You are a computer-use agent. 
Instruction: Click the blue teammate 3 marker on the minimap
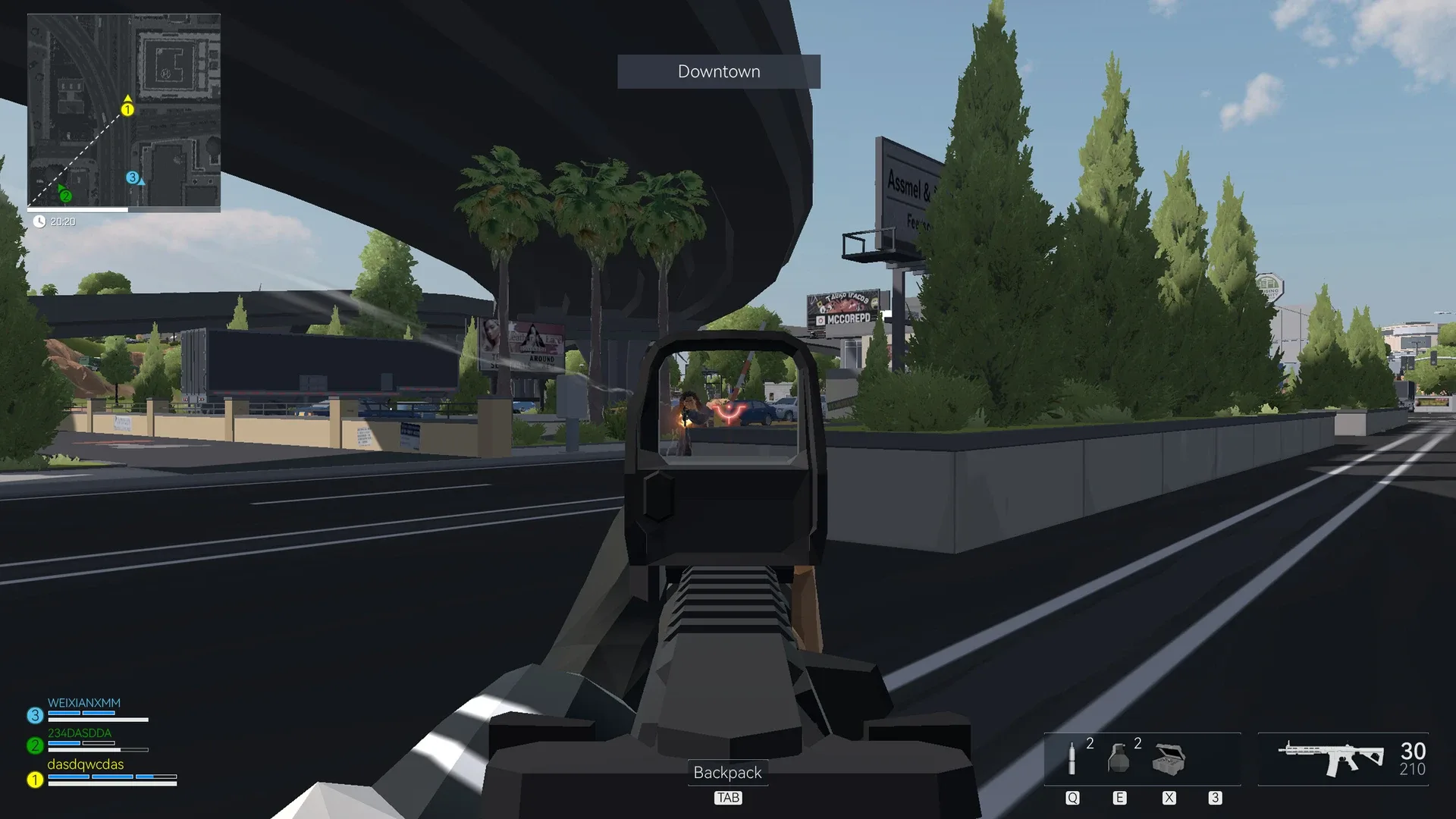pos(133,177)
